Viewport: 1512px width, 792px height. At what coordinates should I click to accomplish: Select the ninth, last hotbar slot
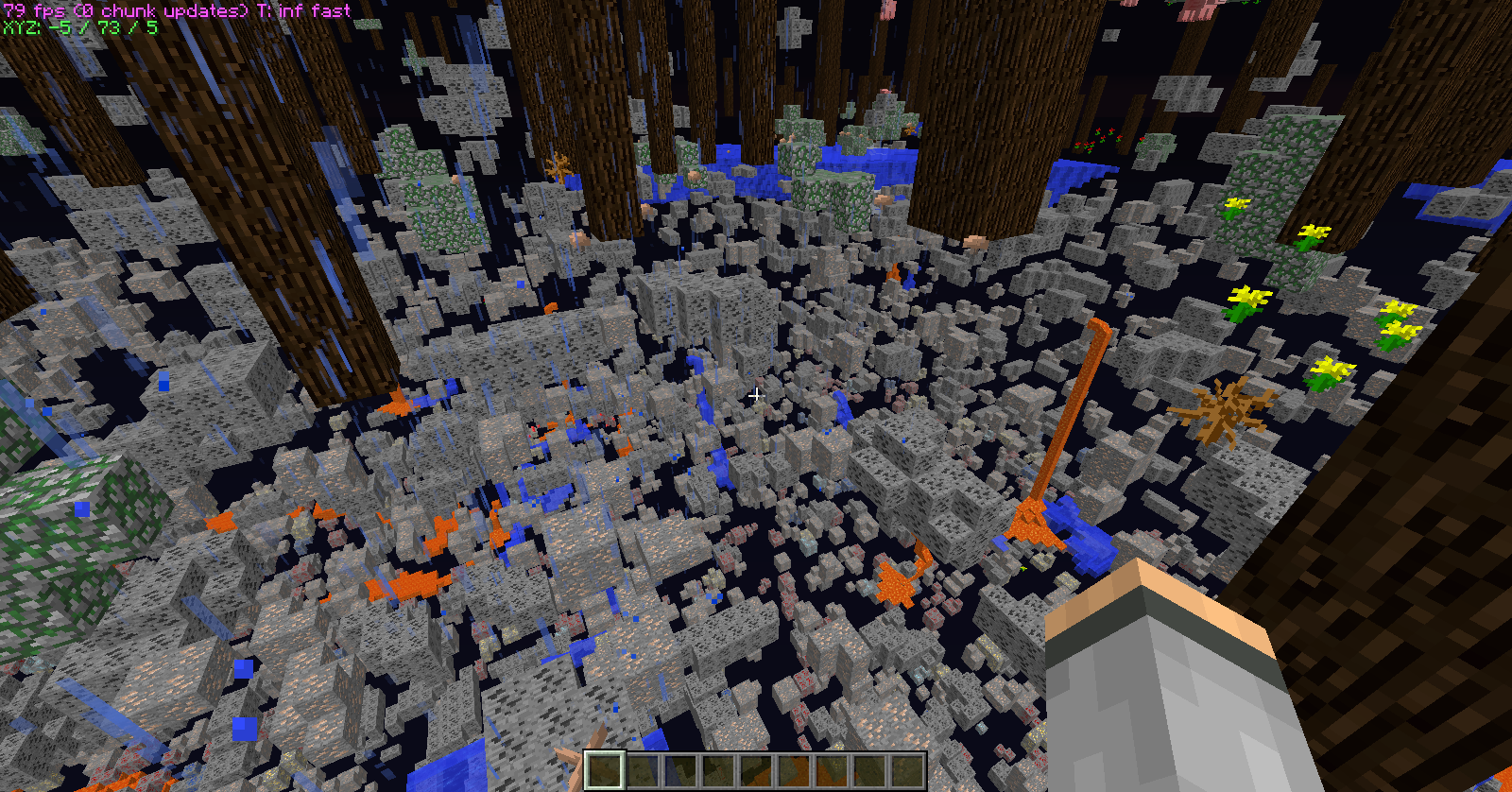[907, 770]
